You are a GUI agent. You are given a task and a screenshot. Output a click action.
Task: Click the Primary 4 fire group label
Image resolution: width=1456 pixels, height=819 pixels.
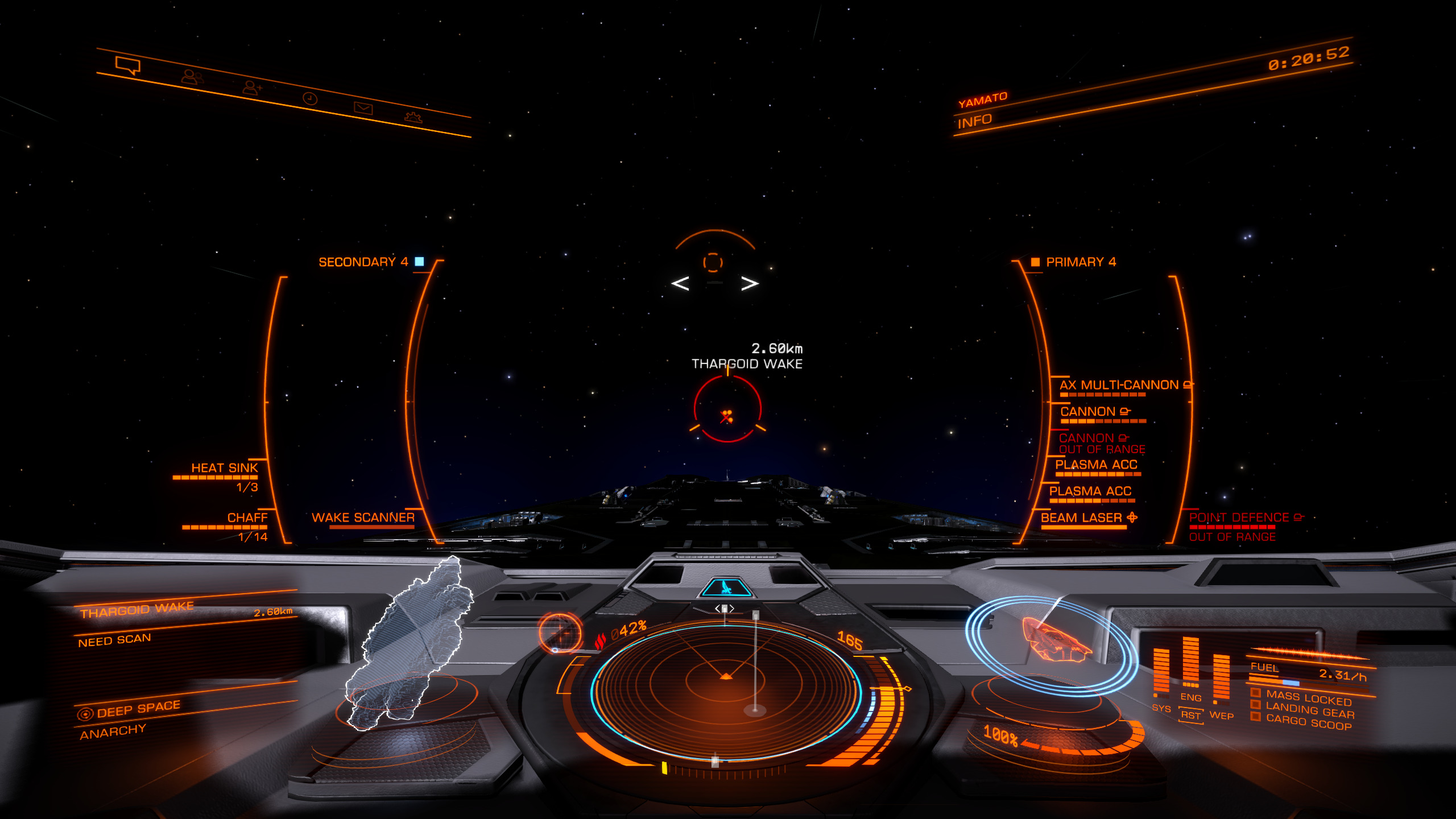coord(1081,262)
